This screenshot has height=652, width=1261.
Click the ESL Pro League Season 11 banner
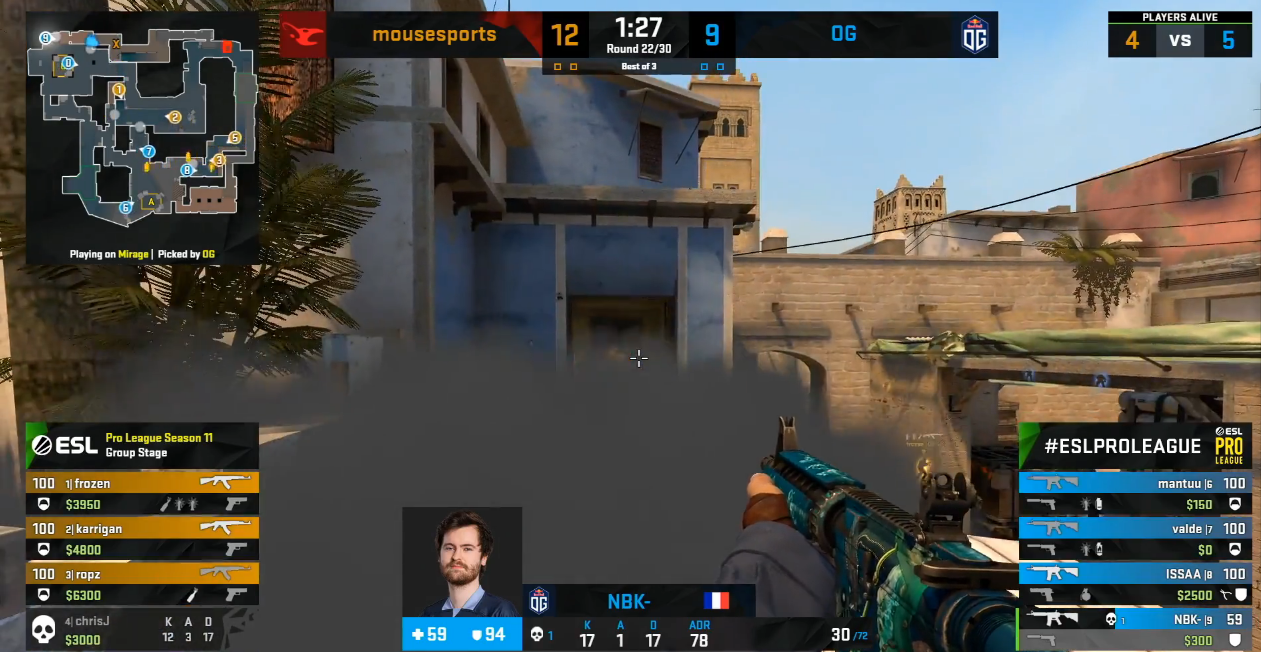tap(142, 445)
